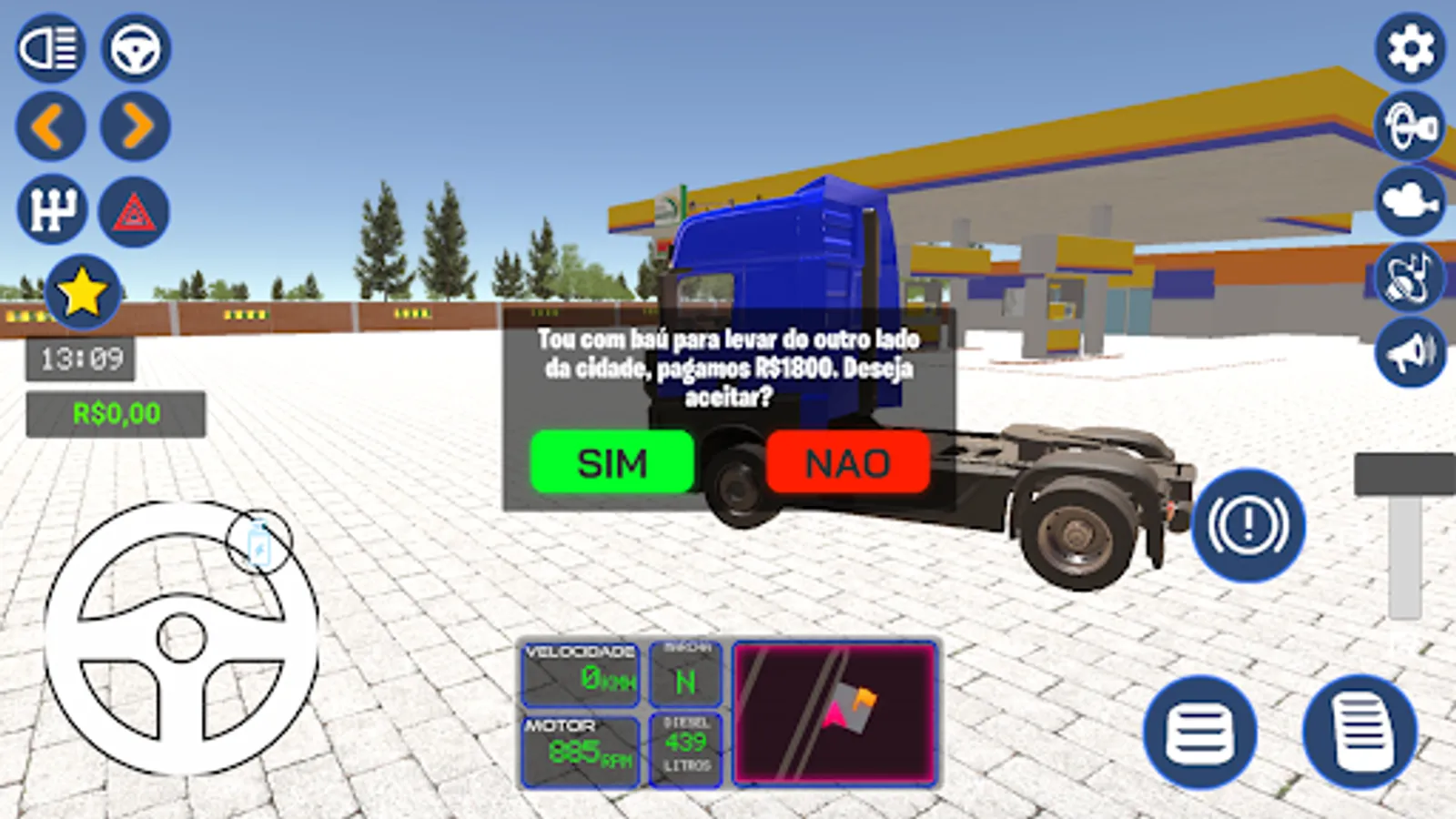Toggle the headlights
Screen dimensions: 1456x819
(x=52, y=49)
